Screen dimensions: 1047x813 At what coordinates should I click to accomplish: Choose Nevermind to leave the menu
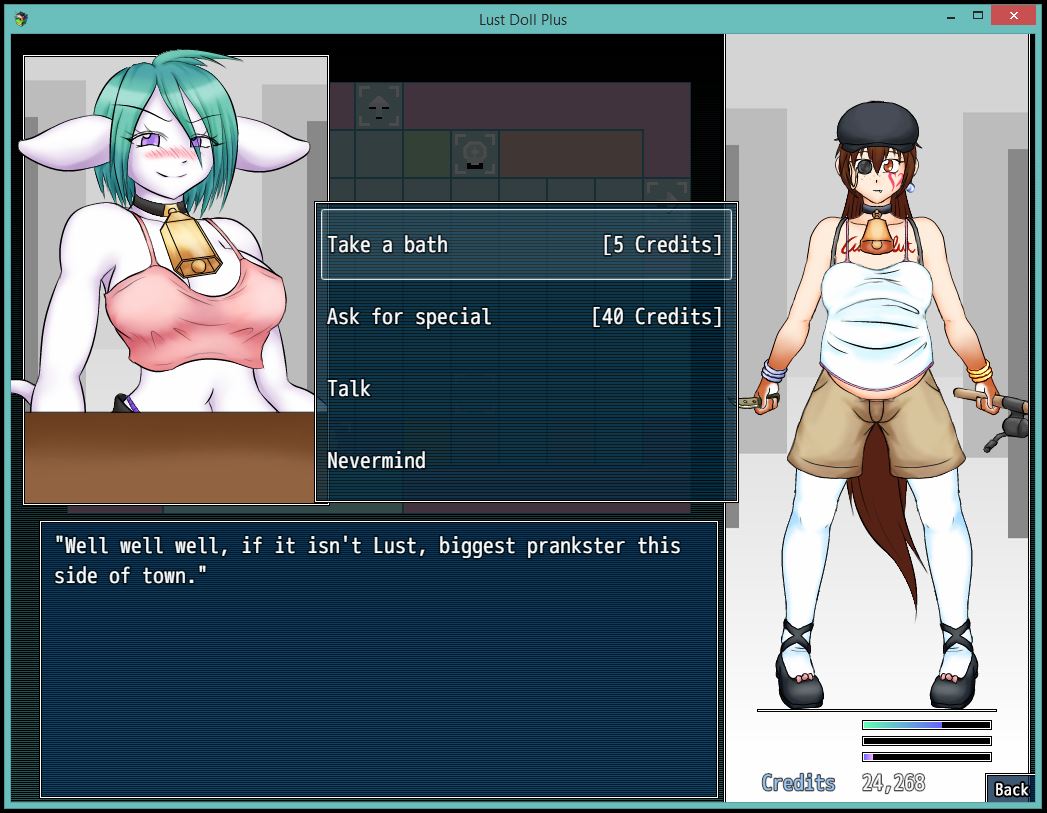click(x=376, y=461)
